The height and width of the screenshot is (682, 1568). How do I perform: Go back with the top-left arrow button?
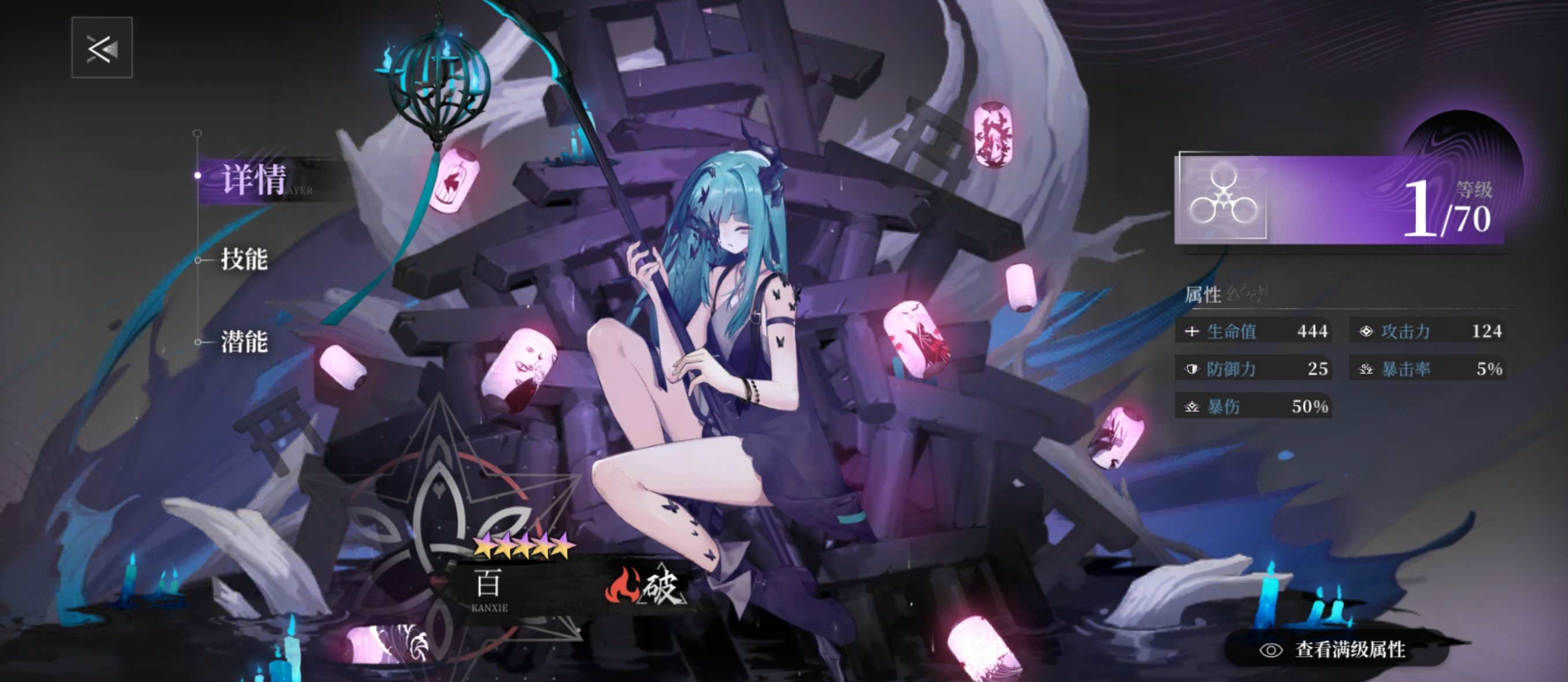pyautogui.click(x=102, y=47)
